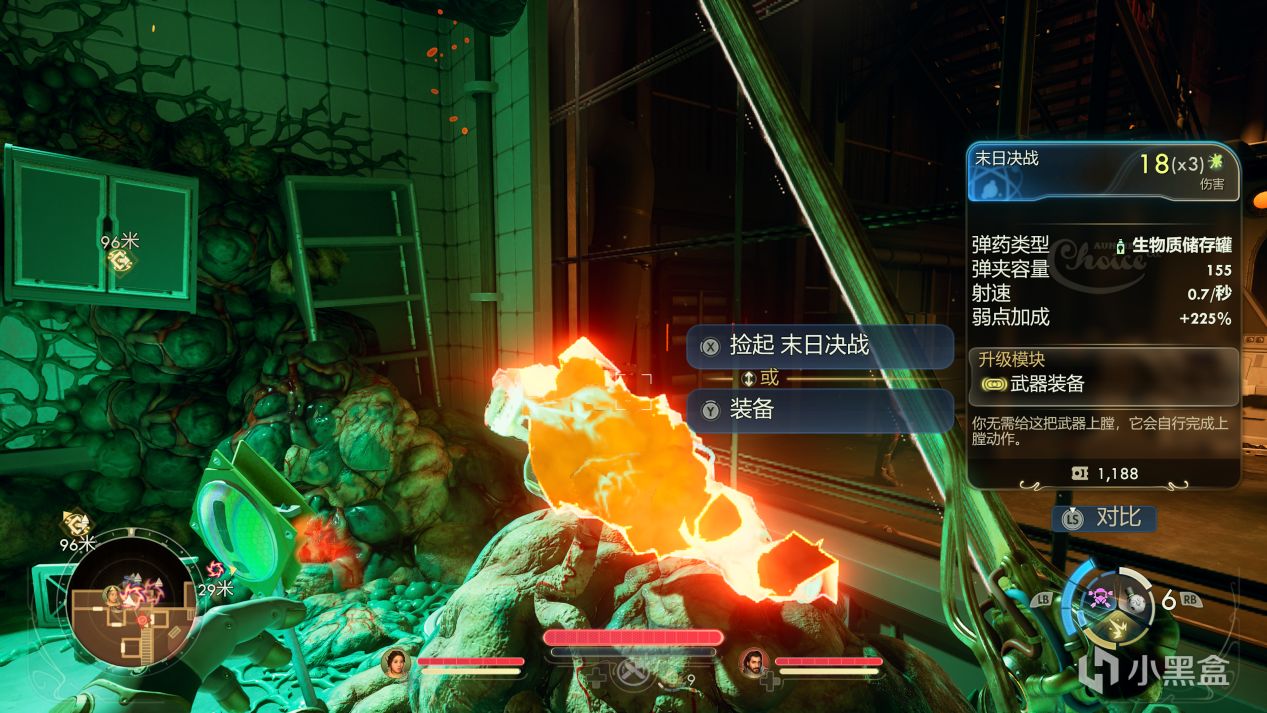The height and width of the screenshot is (713, 1267).
Task: Select the bearded male companion portrait
Action: tap(754, 662)
